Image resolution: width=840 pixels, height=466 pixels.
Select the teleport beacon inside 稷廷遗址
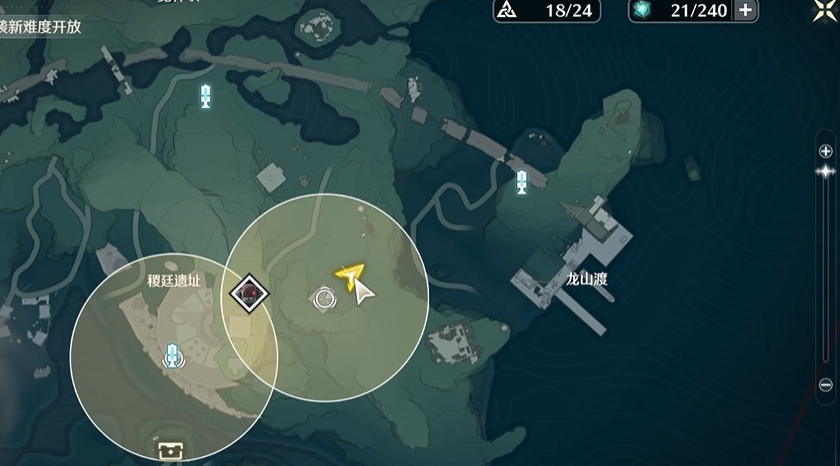174,354
